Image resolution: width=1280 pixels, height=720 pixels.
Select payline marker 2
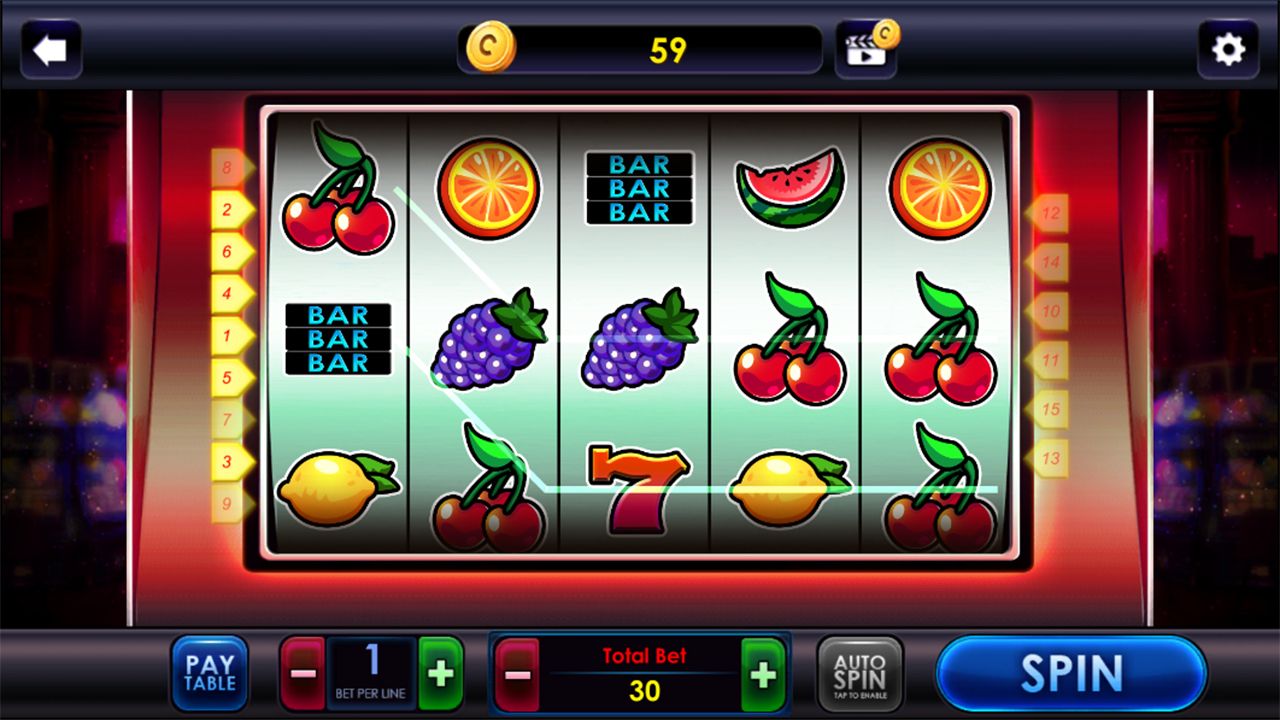229,210
